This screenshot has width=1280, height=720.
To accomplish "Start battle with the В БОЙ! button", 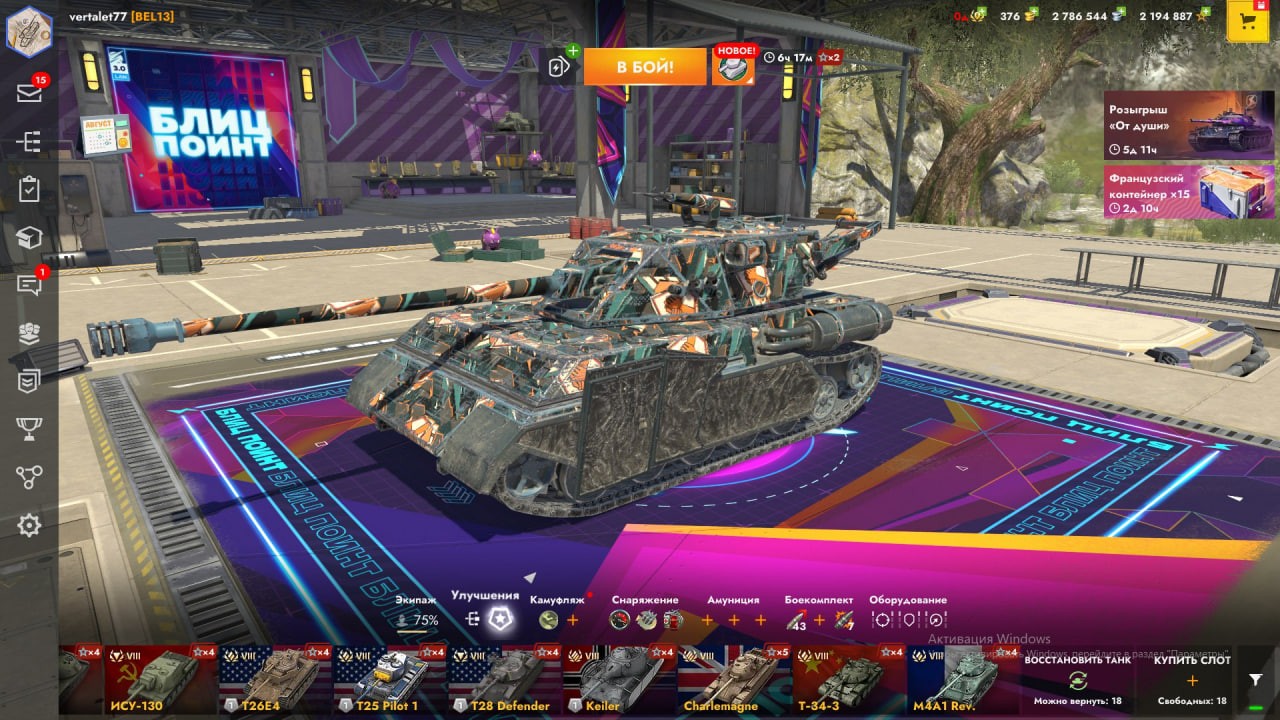I will pyautogui.click(x=644, y=67).
